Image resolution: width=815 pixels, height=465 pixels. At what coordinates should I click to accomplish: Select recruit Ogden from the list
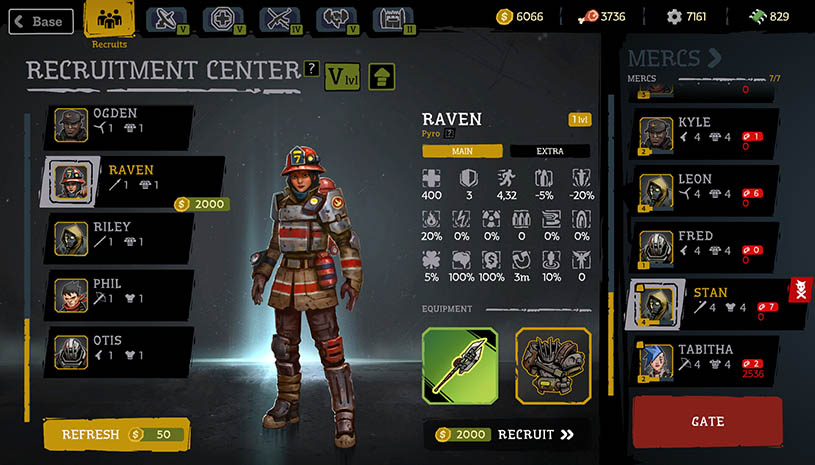(120, 121)
